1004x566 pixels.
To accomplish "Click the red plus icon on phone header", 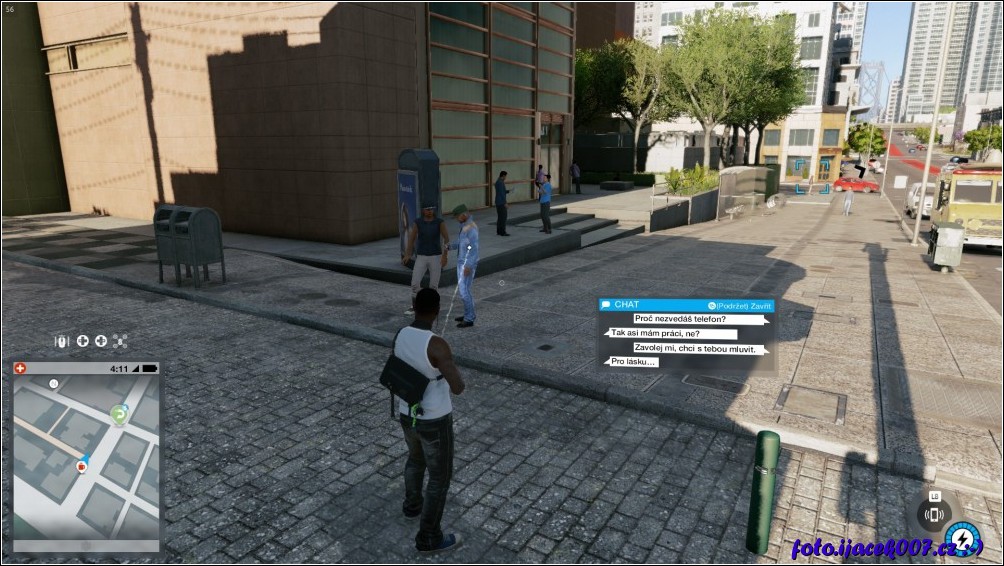I will (x=21, y=368).
